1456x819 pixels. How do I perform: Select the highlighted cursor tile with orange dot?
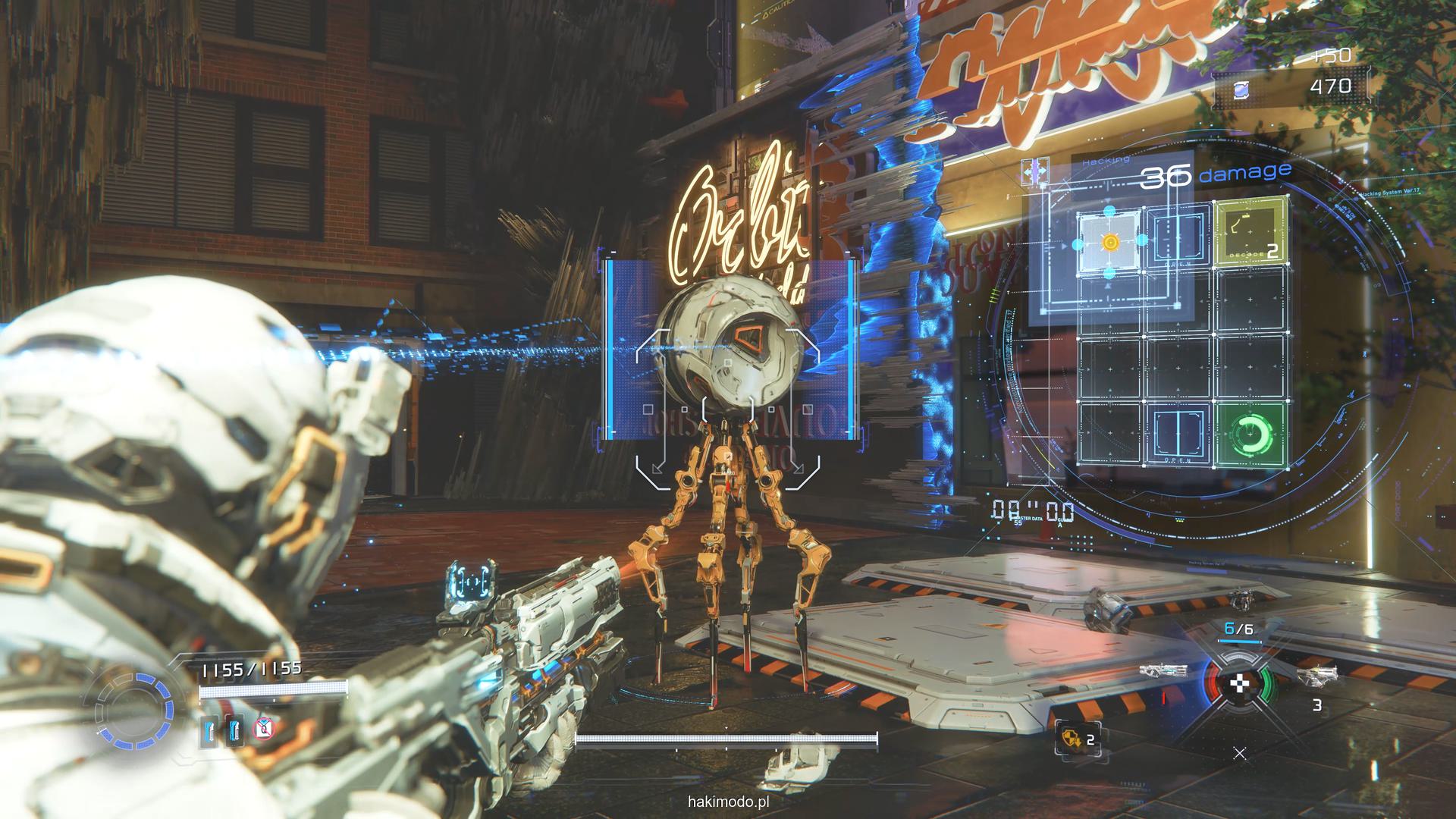pyautogui.click(x=1109, y=242)
